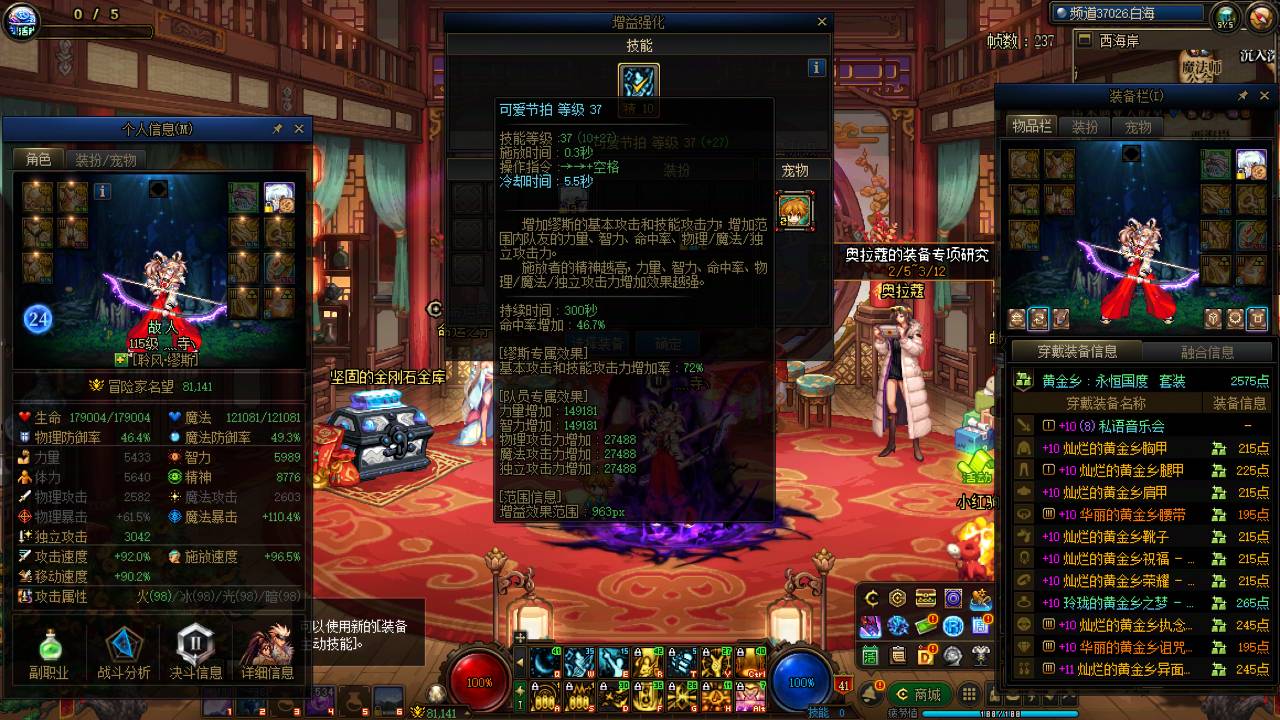Screen dimensions: 1280x720
Task: Click the bell notification icon beside 商城
Action: tap(870, 693)
